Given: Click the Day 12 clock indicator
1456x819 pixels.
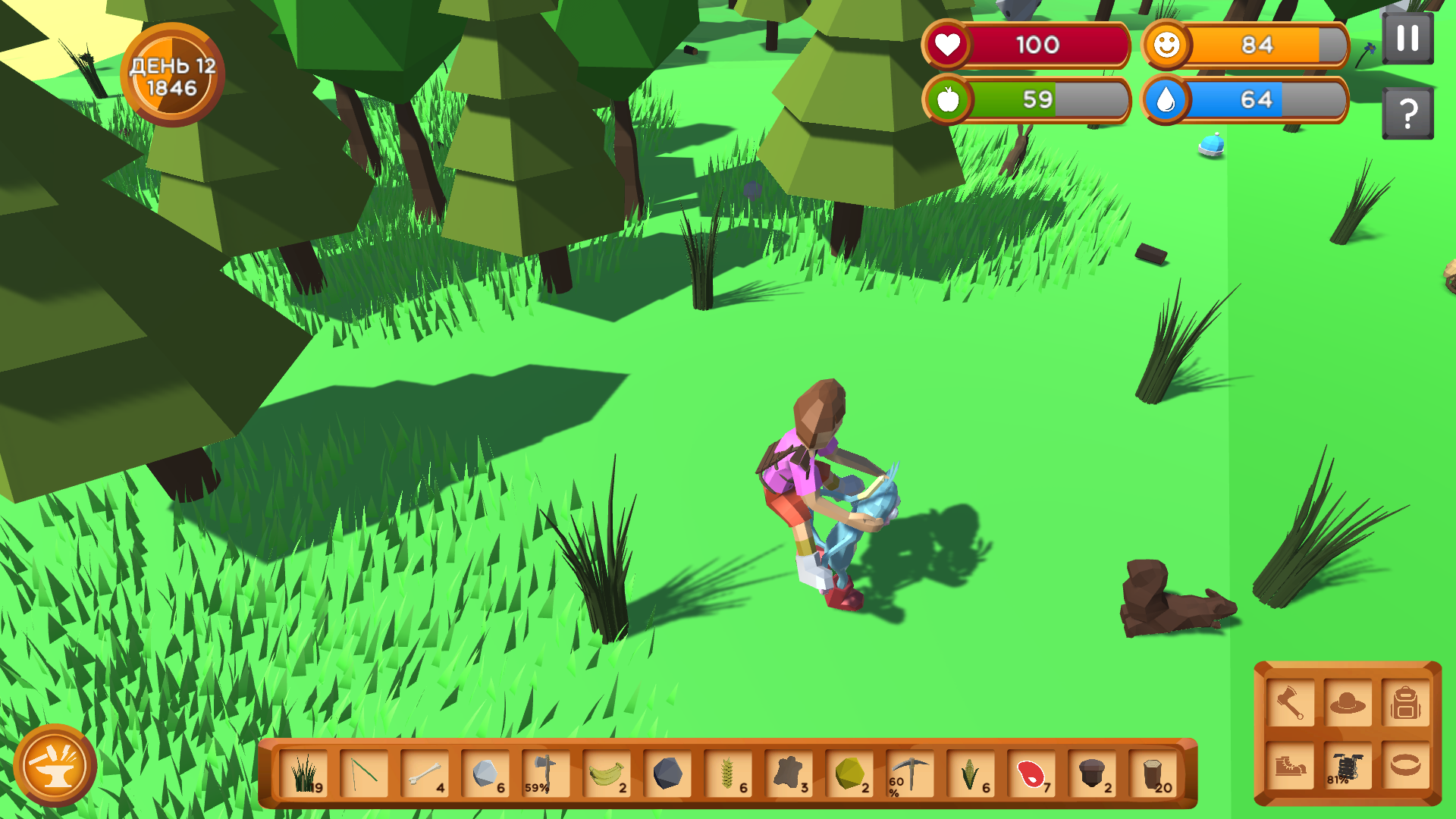Looking at the screenshot, I should pos(173,73).
